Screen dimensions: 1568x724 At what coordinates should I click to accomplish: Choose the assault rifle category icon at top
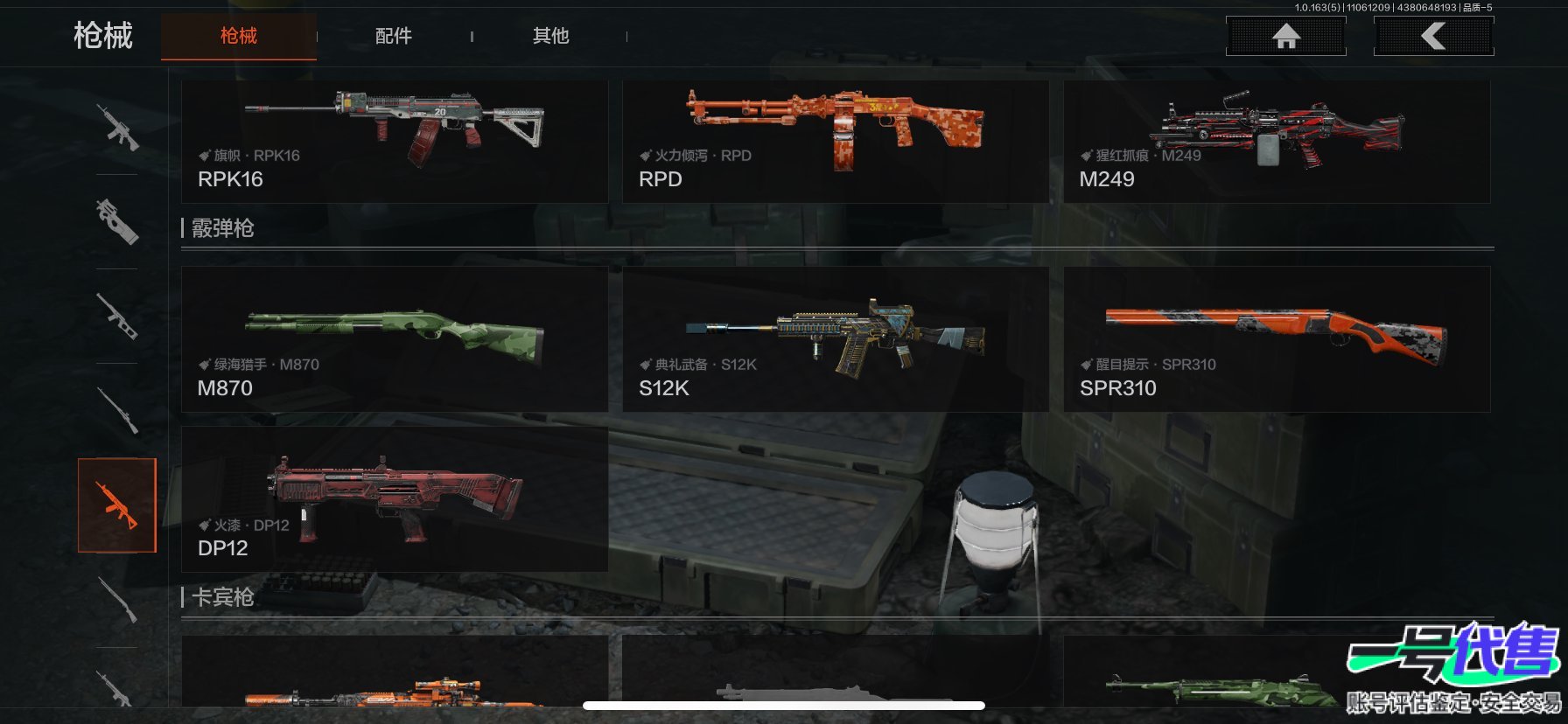click(x=117, y=128)
